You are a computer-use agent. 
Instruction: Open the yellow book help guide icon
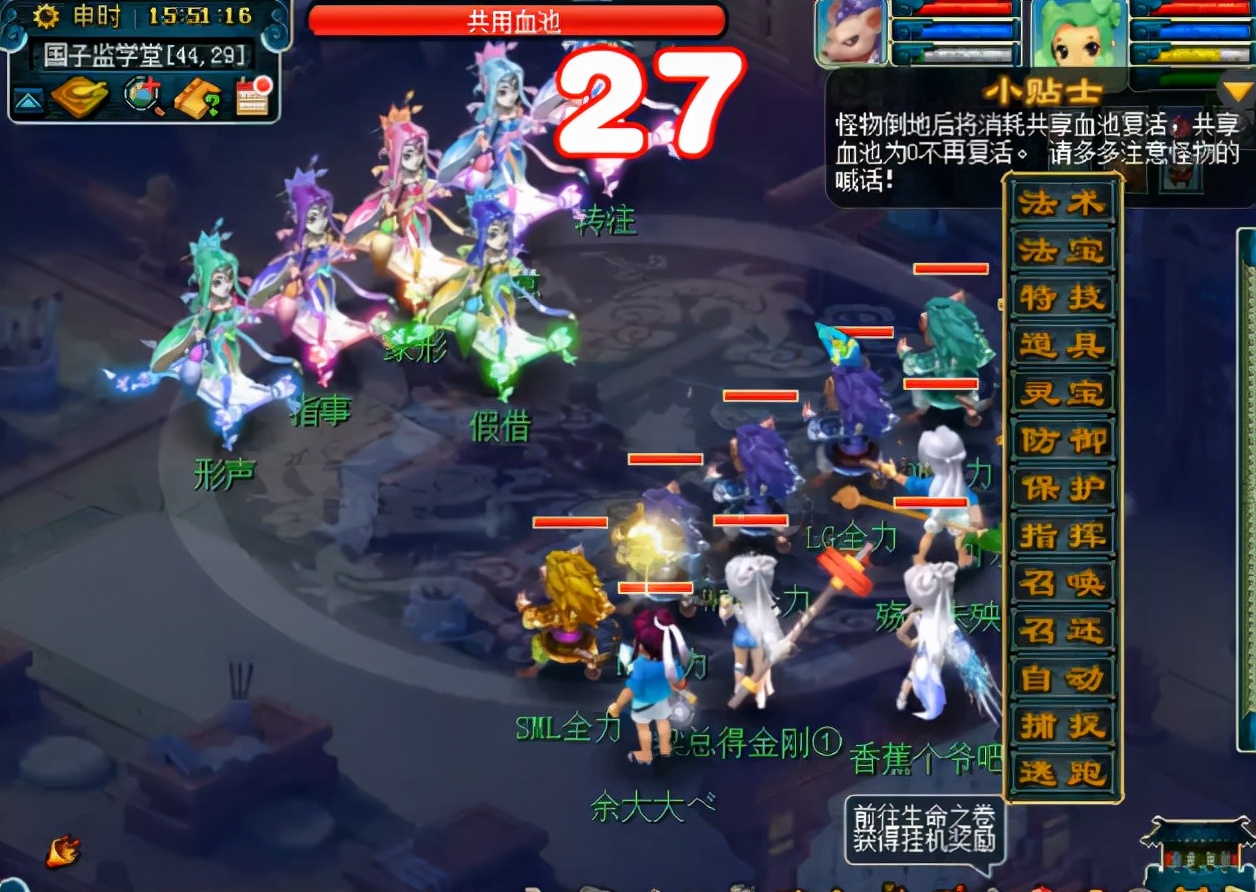pyautogui.click(x=196, y=97)
